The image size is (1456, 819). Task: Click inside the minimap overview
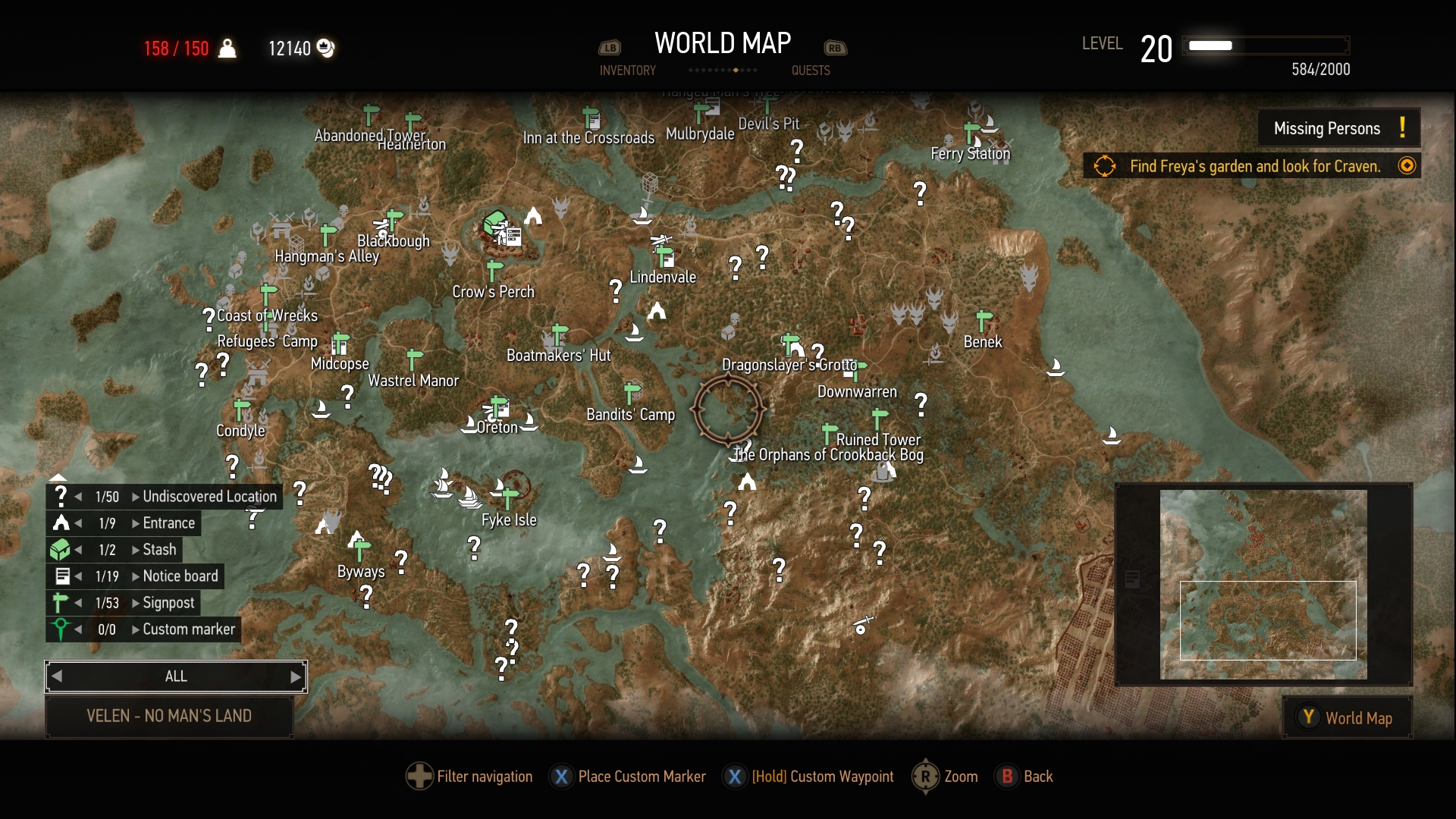pyautogui.click(x=1265, y=584)
